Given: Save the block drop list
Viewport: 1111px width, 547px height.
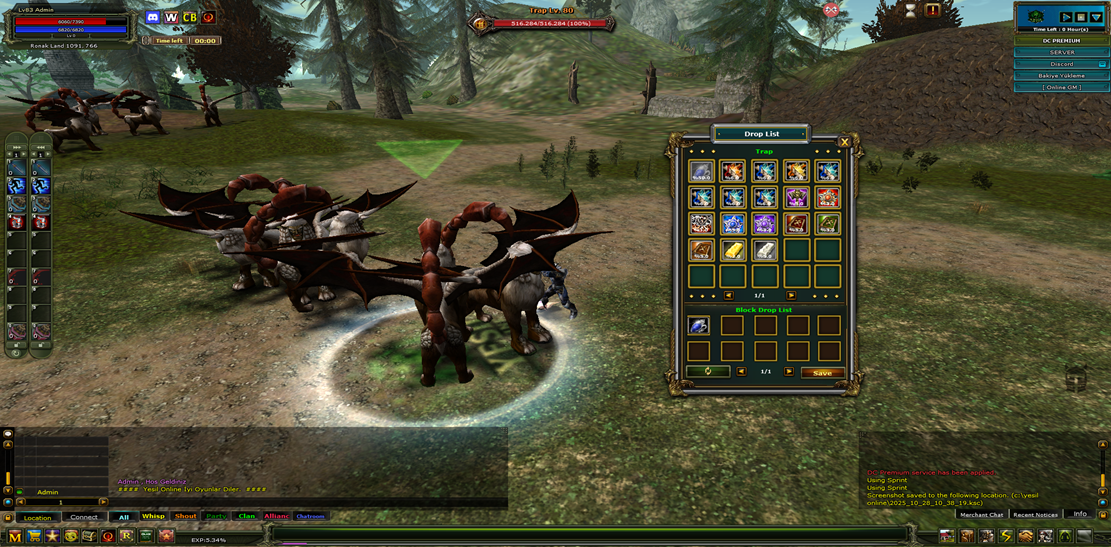Looking at the screenshot, I should [x=822, y=372].
